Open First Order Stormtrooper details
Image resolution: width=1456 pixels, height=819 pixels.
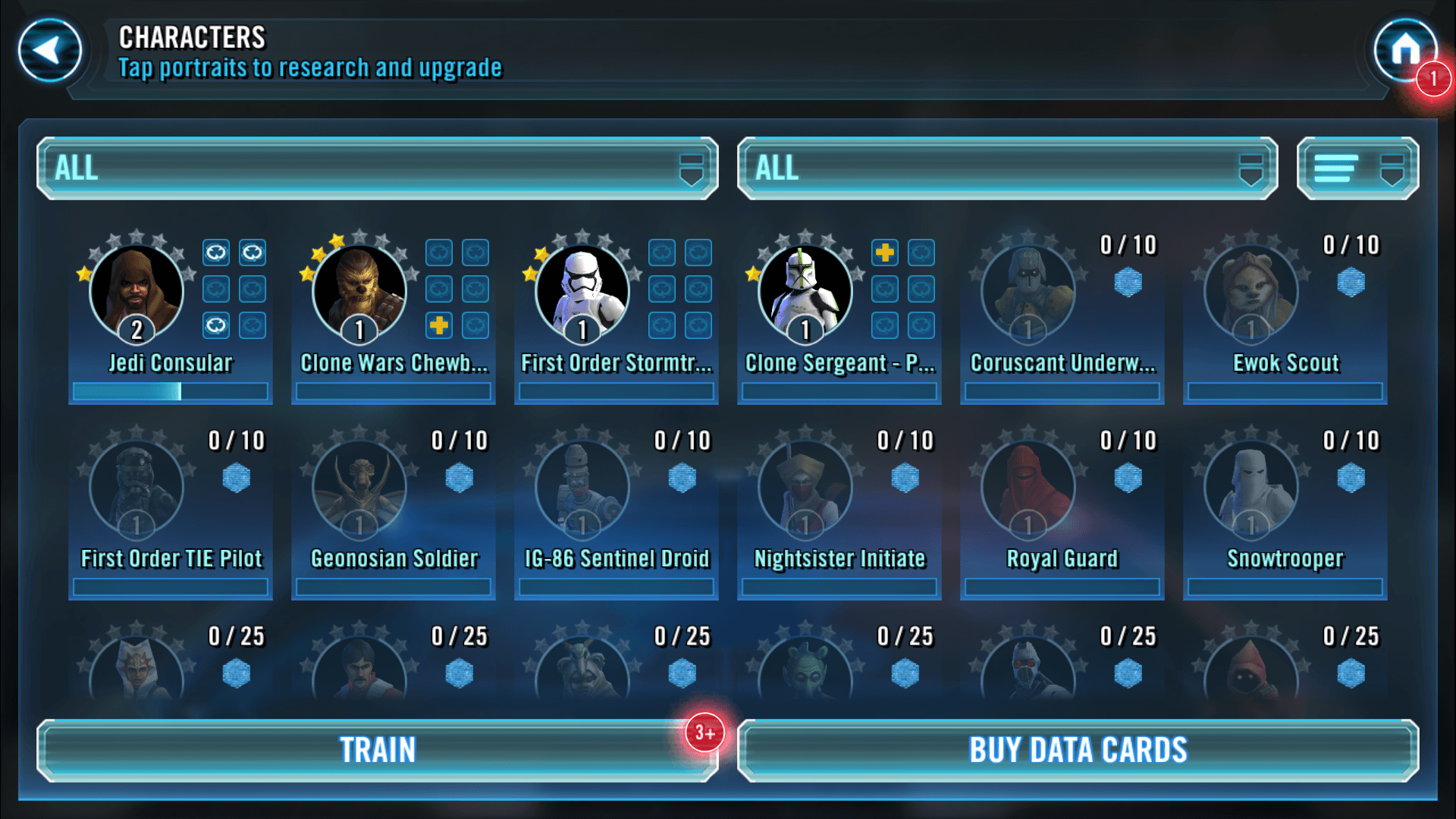[582, 293]
